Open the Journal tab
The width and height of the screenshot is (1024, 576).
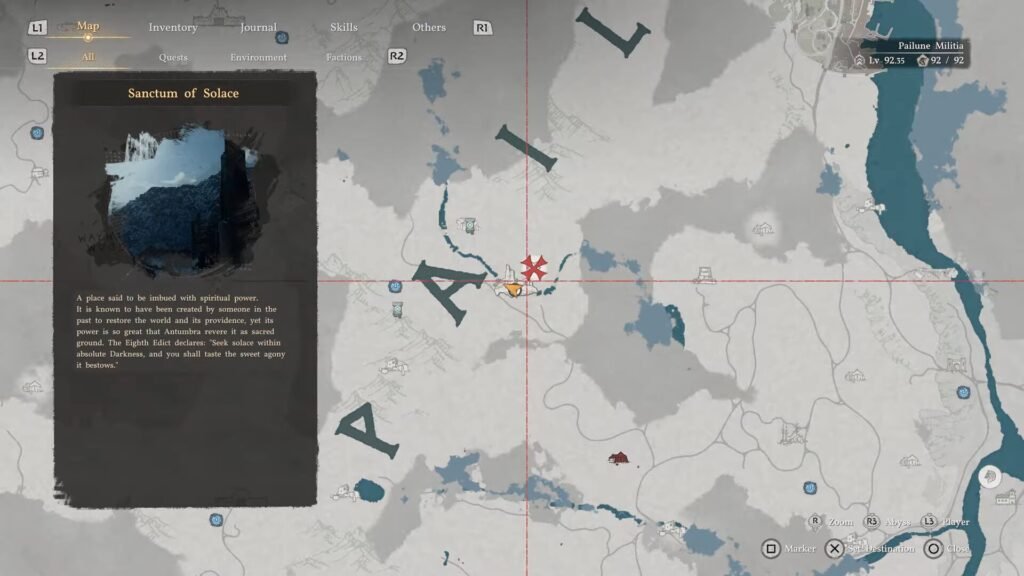pyautogui.click(x=258, y=27)
